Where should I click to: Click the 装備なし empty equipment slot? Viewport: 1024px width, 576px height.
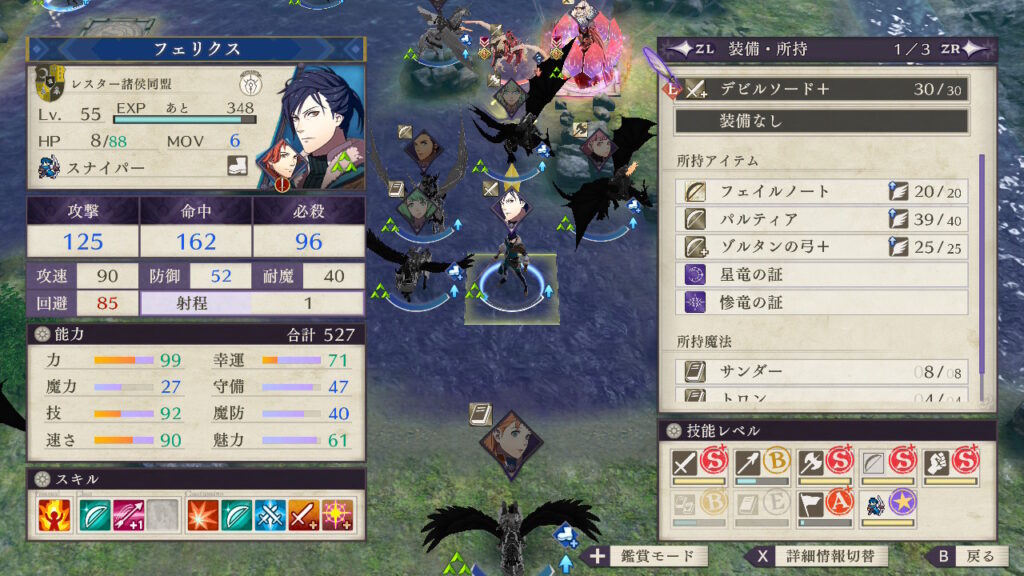point(820,121)
